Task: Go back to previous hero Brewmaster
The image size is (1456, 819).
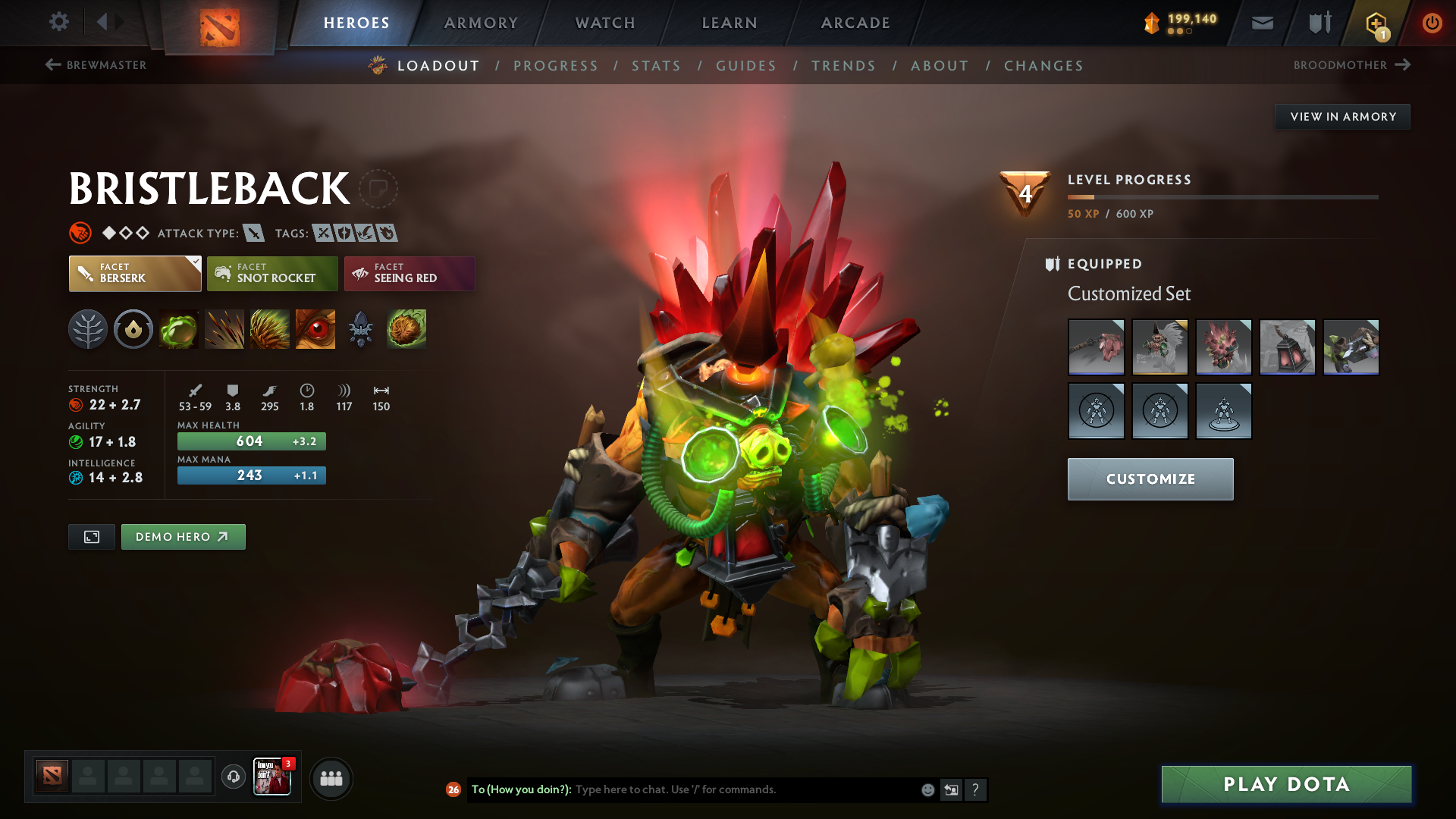Action: [x=96, y=65]
